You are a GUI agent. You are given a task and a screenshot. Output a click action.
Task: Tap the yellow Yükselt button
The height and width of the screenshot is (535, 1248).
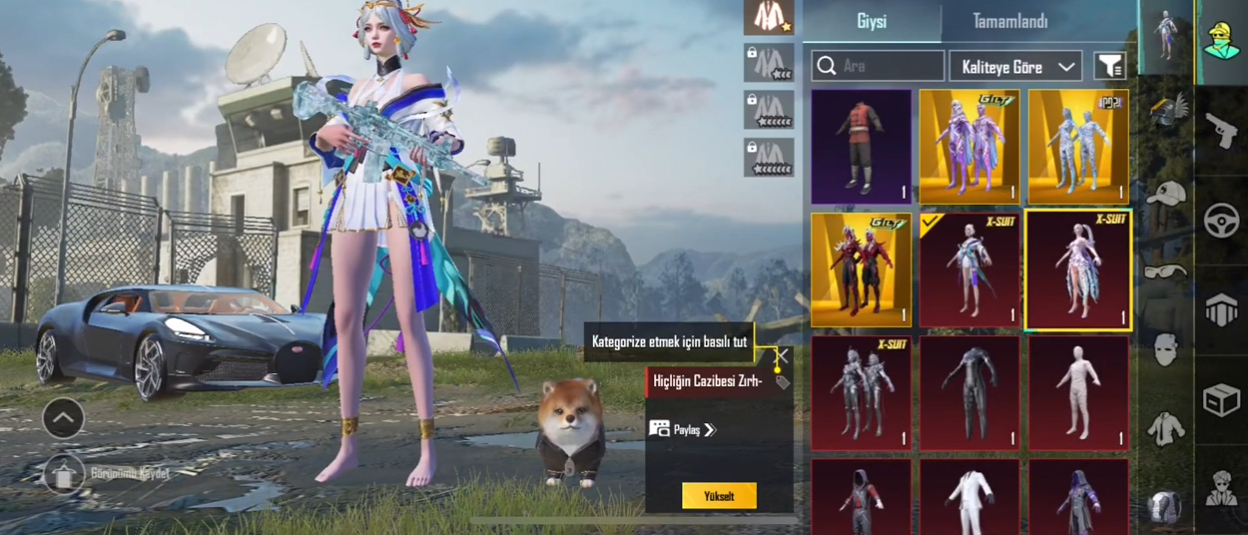click(719, 496)
